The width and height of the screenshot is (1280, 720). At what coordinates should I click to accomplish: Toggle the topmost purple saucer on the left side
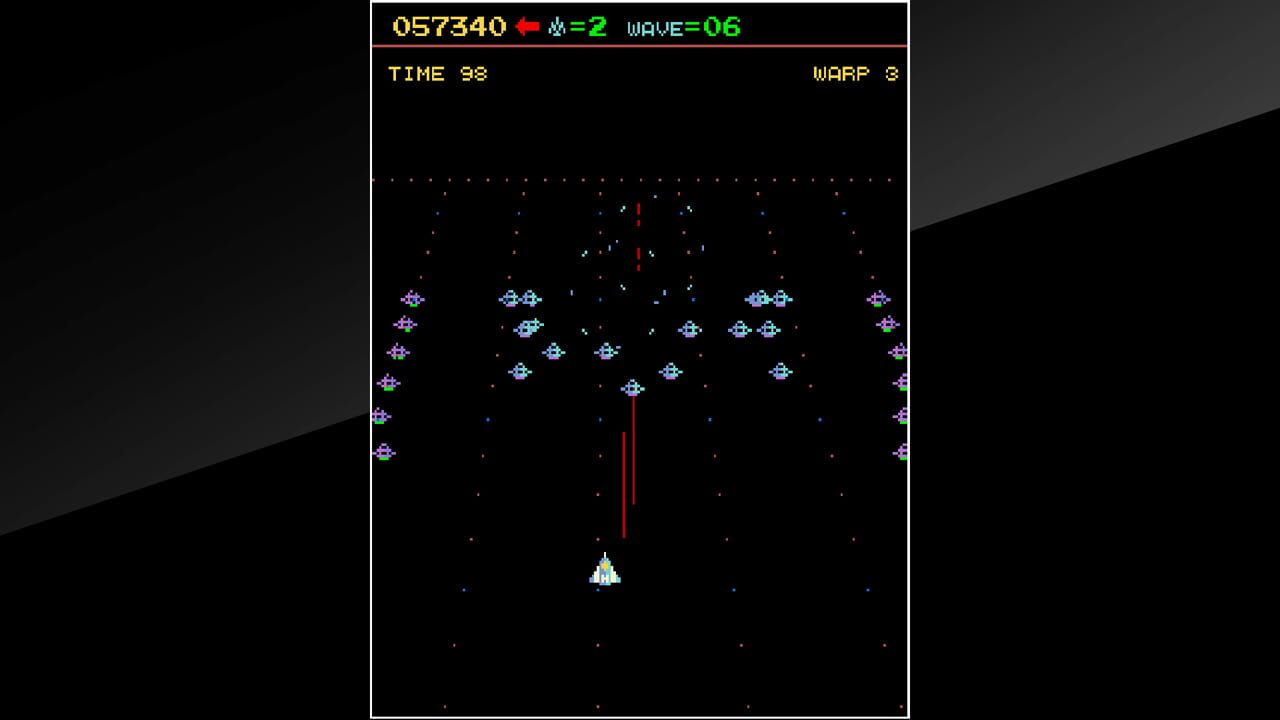click(x=410, y=297)
